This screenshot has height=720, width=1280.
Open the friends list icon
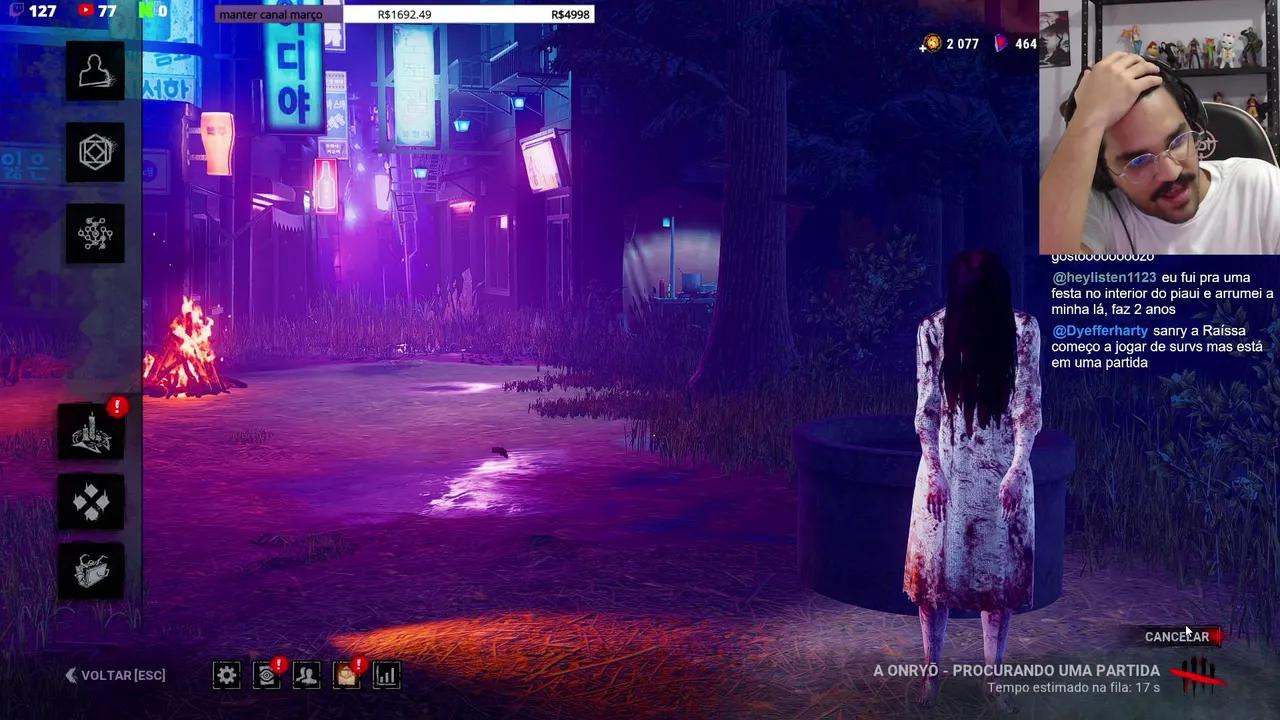[306, 676]
